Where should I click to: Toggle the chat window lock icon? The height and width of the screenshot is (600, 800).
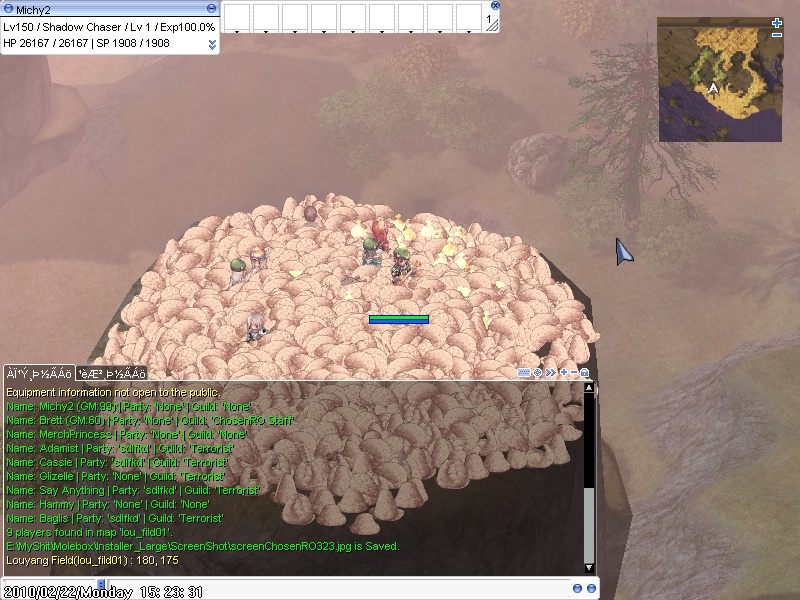pos(585,373)
